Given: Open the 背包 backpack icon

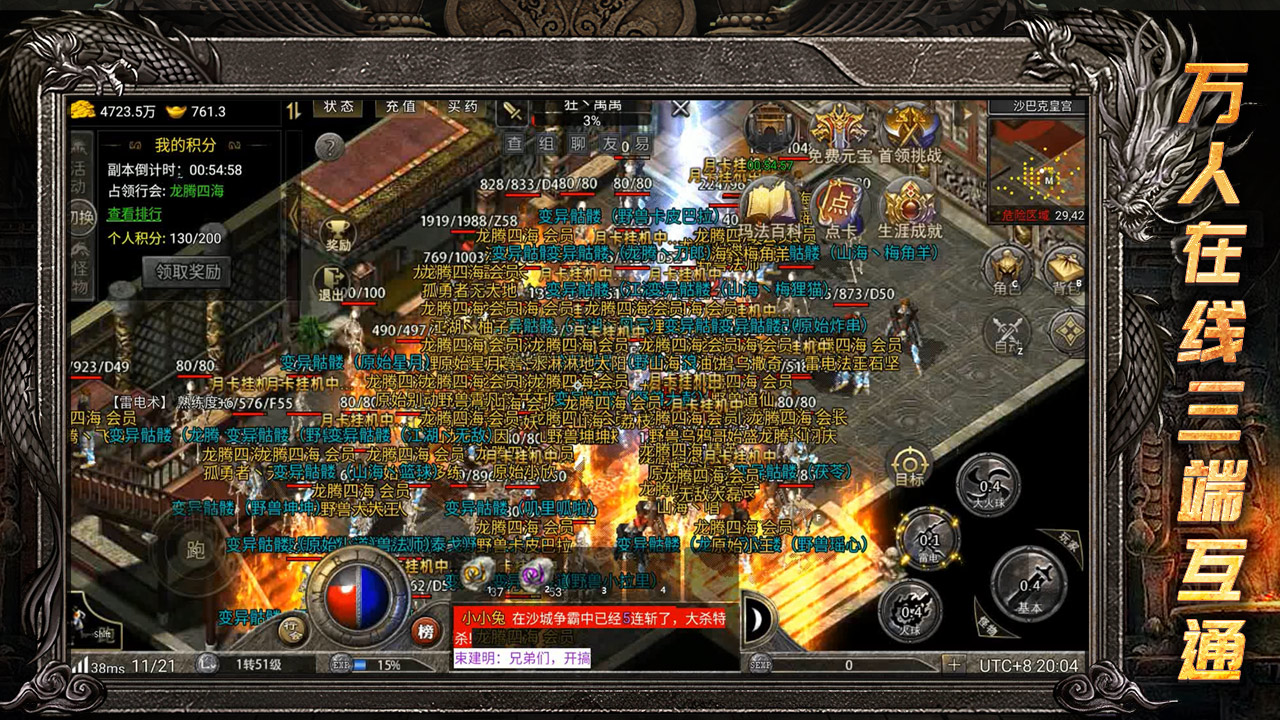Looking at the screenshot, I should click(1066, 268).
